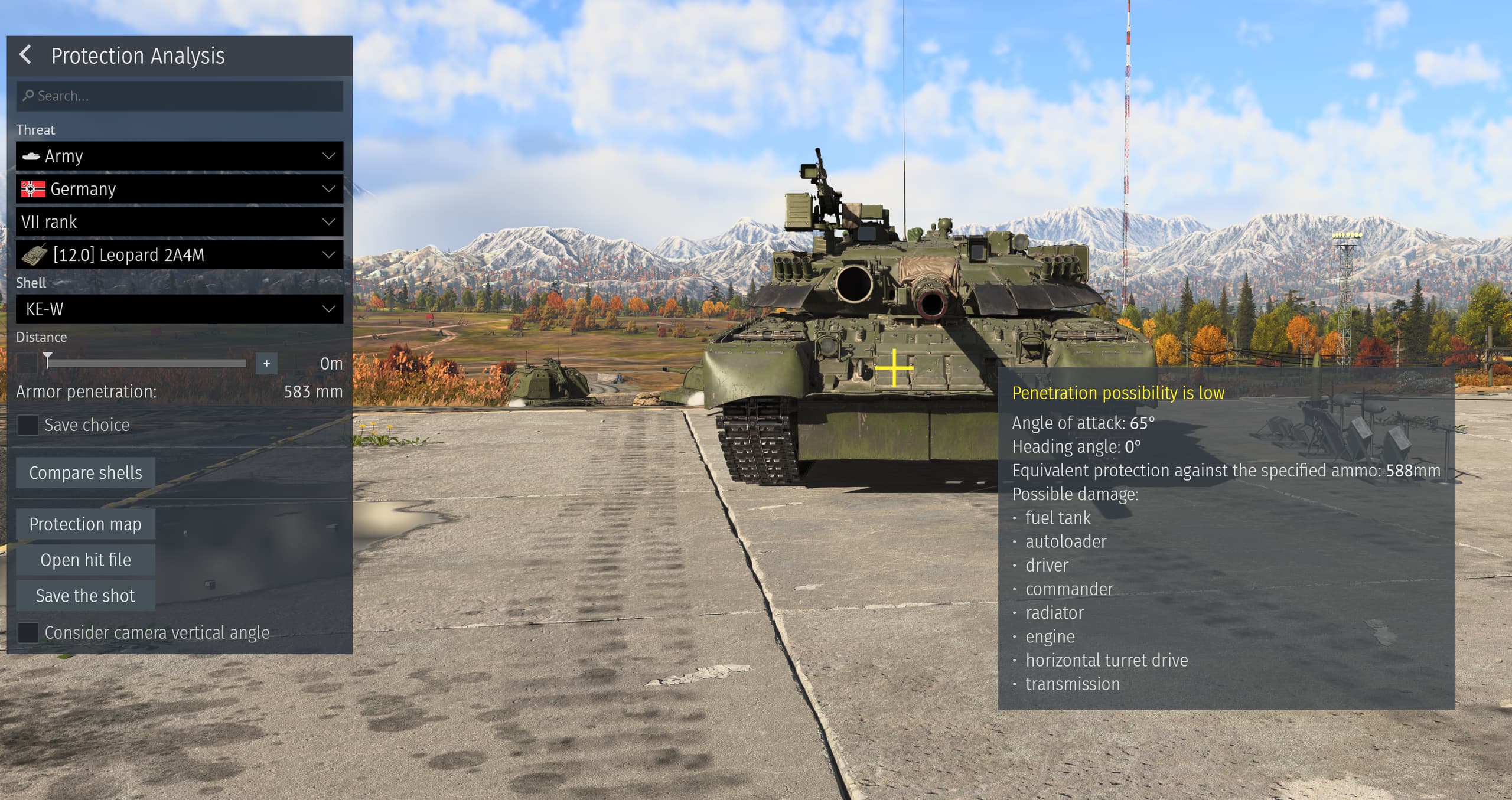Image resolution: width=1512 pixels, height=800 pixels.
Task: Choose a vehicle from Leopard 2A4M dropdown
Action: [x=180, y=255]
